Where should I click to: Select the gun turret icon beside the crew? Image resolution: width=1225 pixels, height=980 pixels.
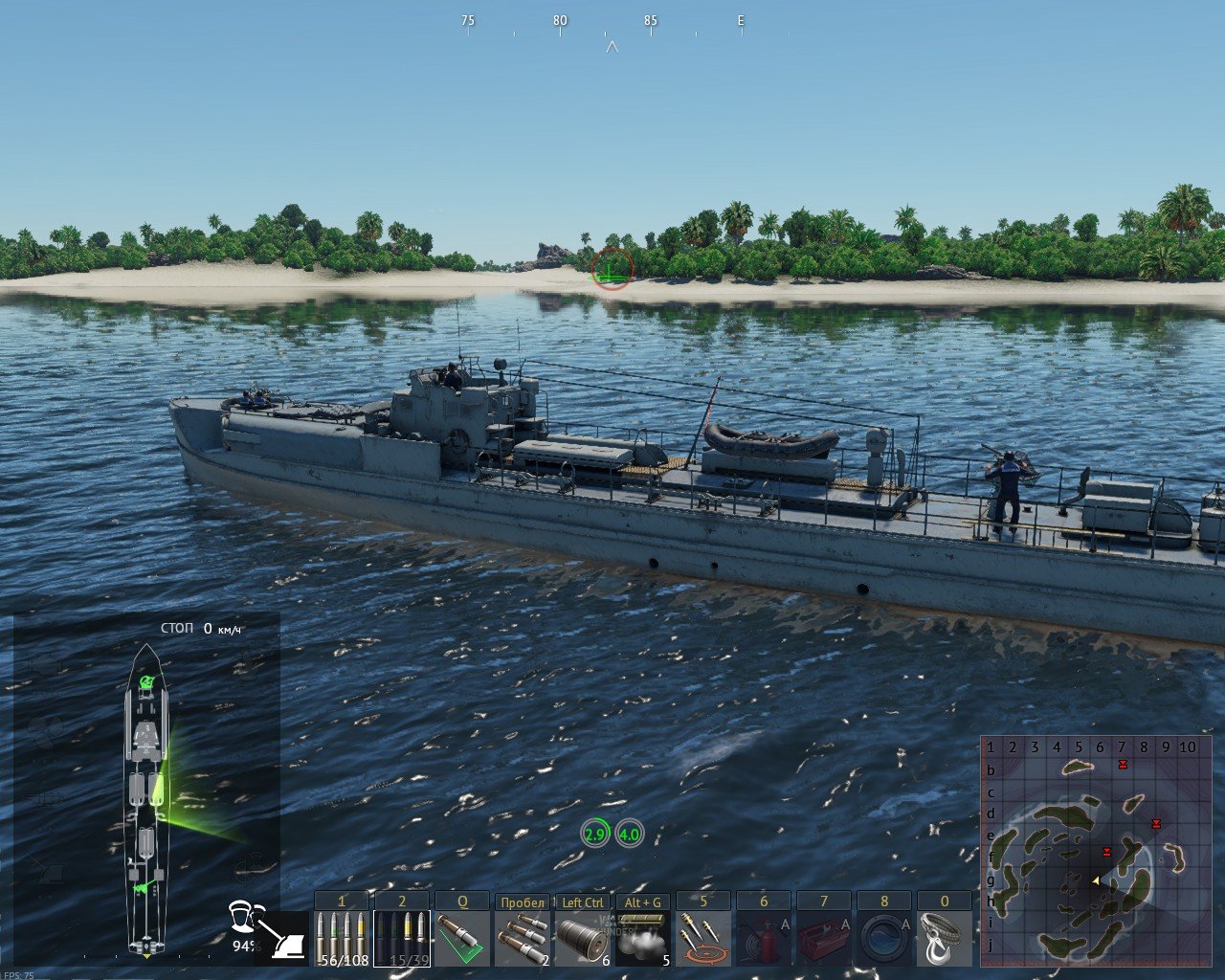(284, 938)
